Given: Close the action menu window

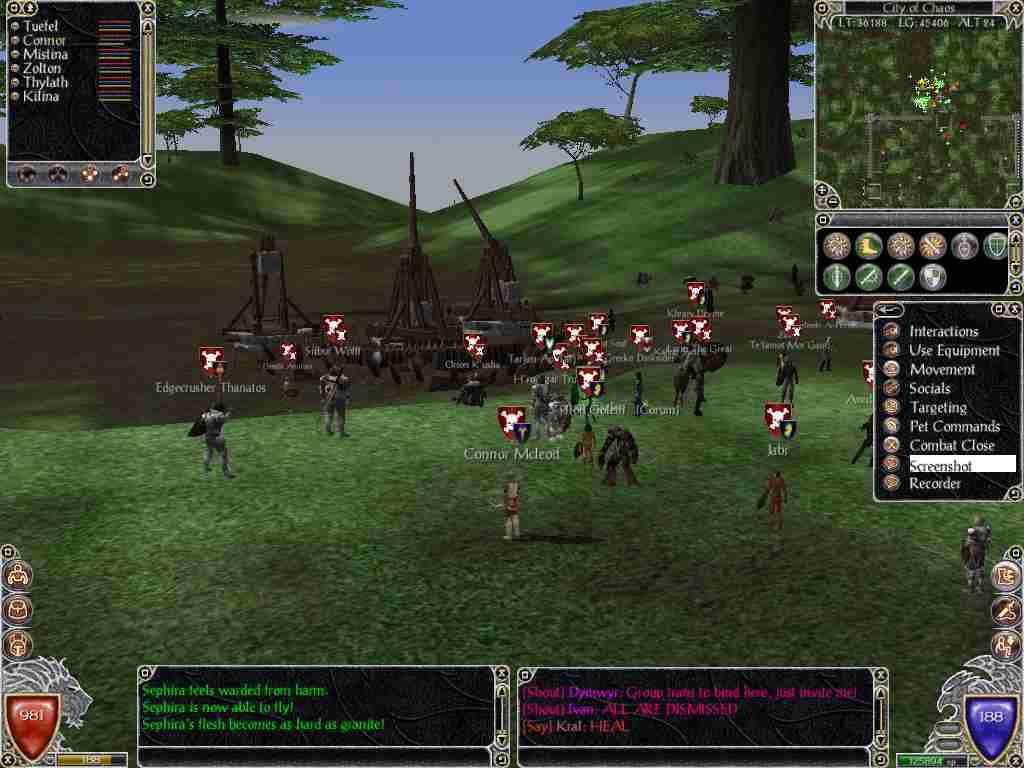Looking at the screenshot, I should click(1016, 310).
